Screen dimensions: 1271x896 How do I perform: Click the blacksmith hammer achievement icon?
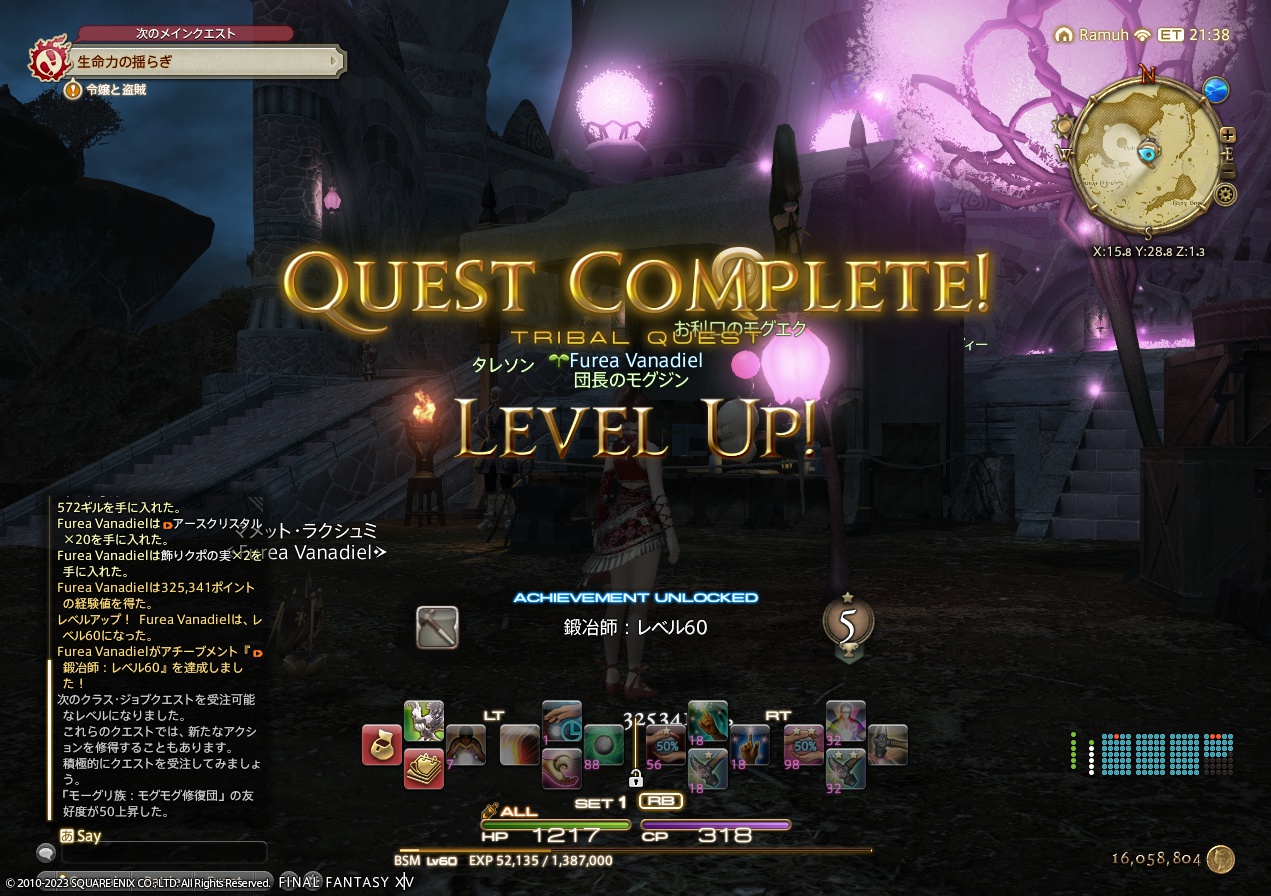(437, 627)
